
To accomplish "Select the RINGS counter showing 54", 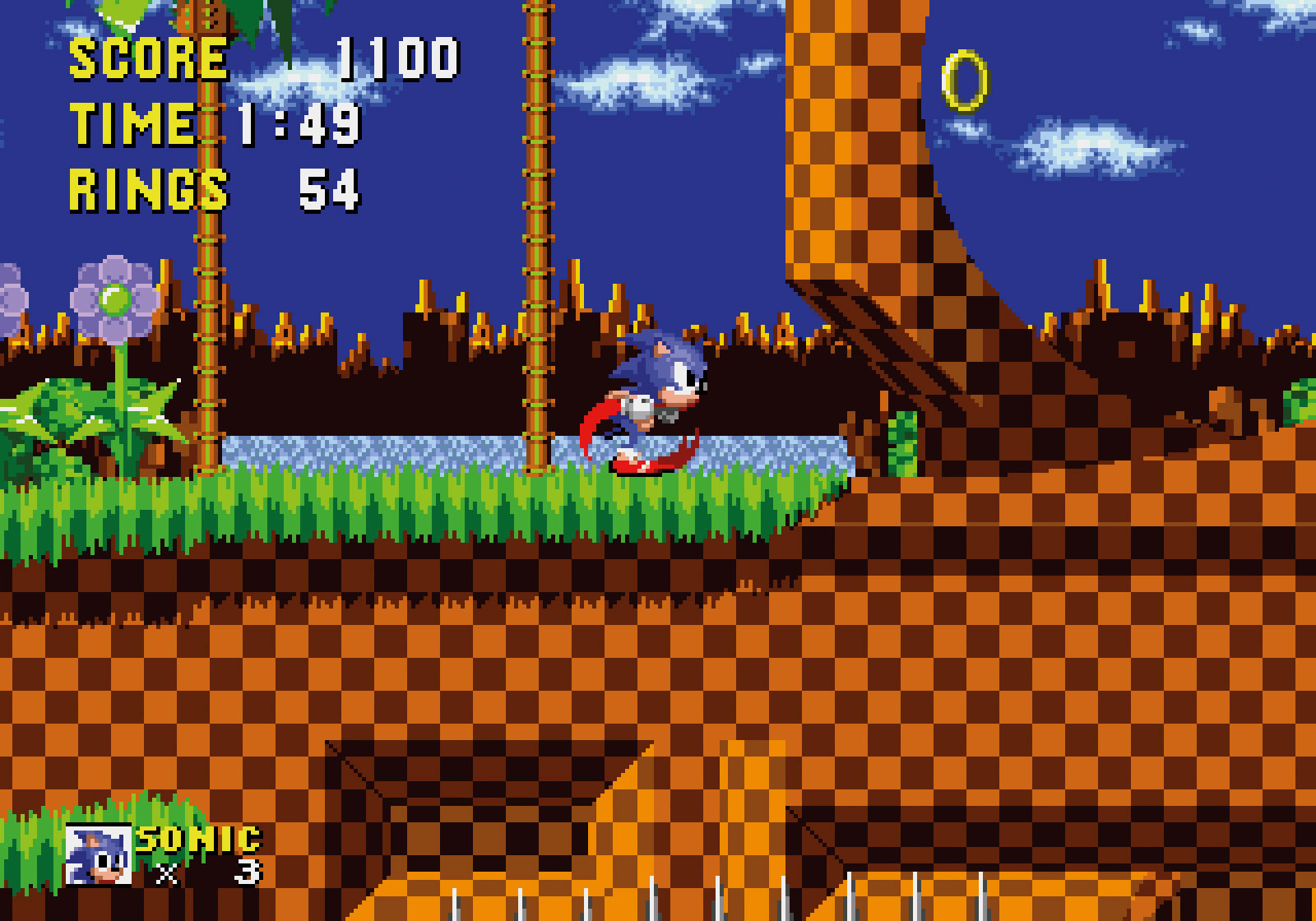I will pos(329,189).
